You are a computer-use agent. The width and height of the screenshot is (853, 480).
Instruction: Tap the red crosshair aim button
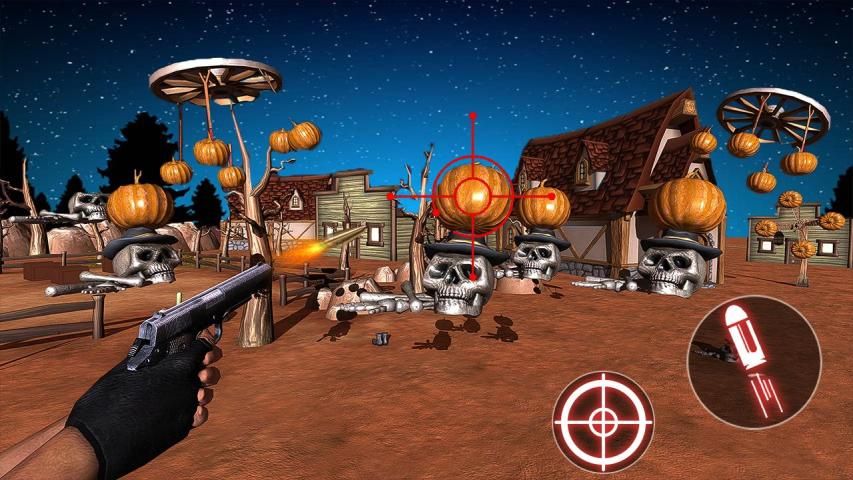pyautogui.click(x=602, y=421)
